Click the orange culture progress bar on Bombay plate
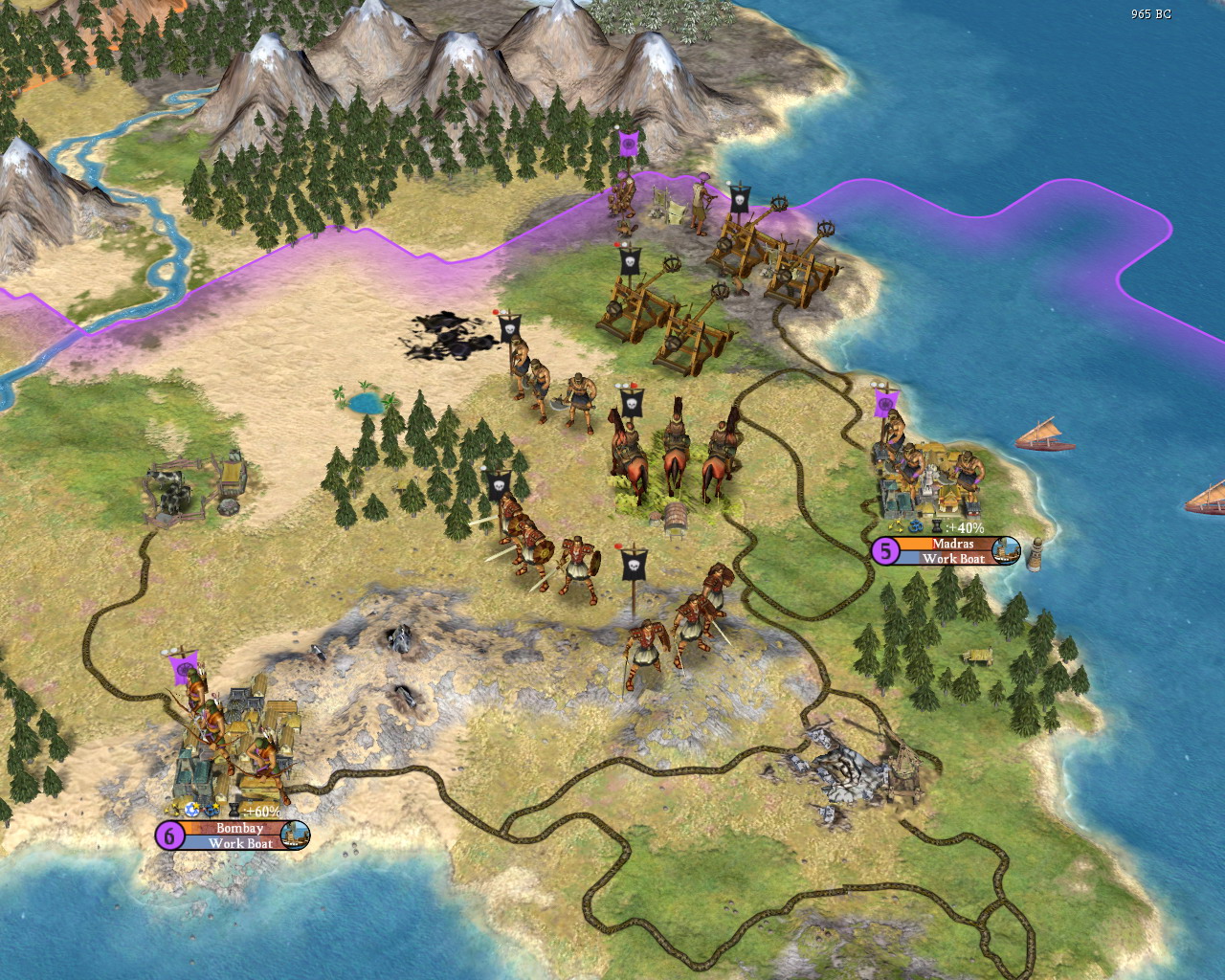 coord(187,828)
